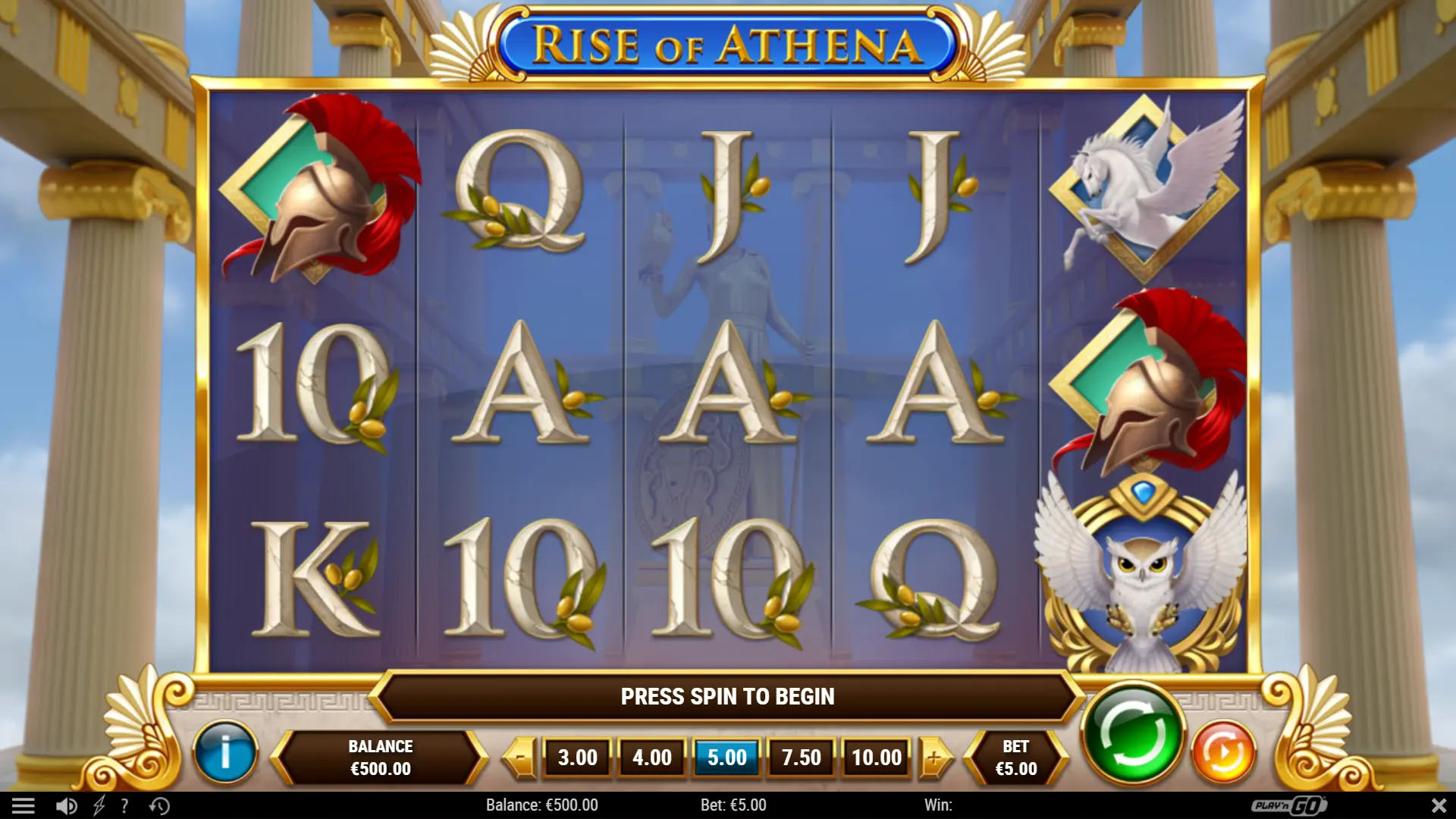The height and width of the screenshot is (819, 1456).
Task: Toggle the sound speaker icon
Action: click(x=67, y=805)
